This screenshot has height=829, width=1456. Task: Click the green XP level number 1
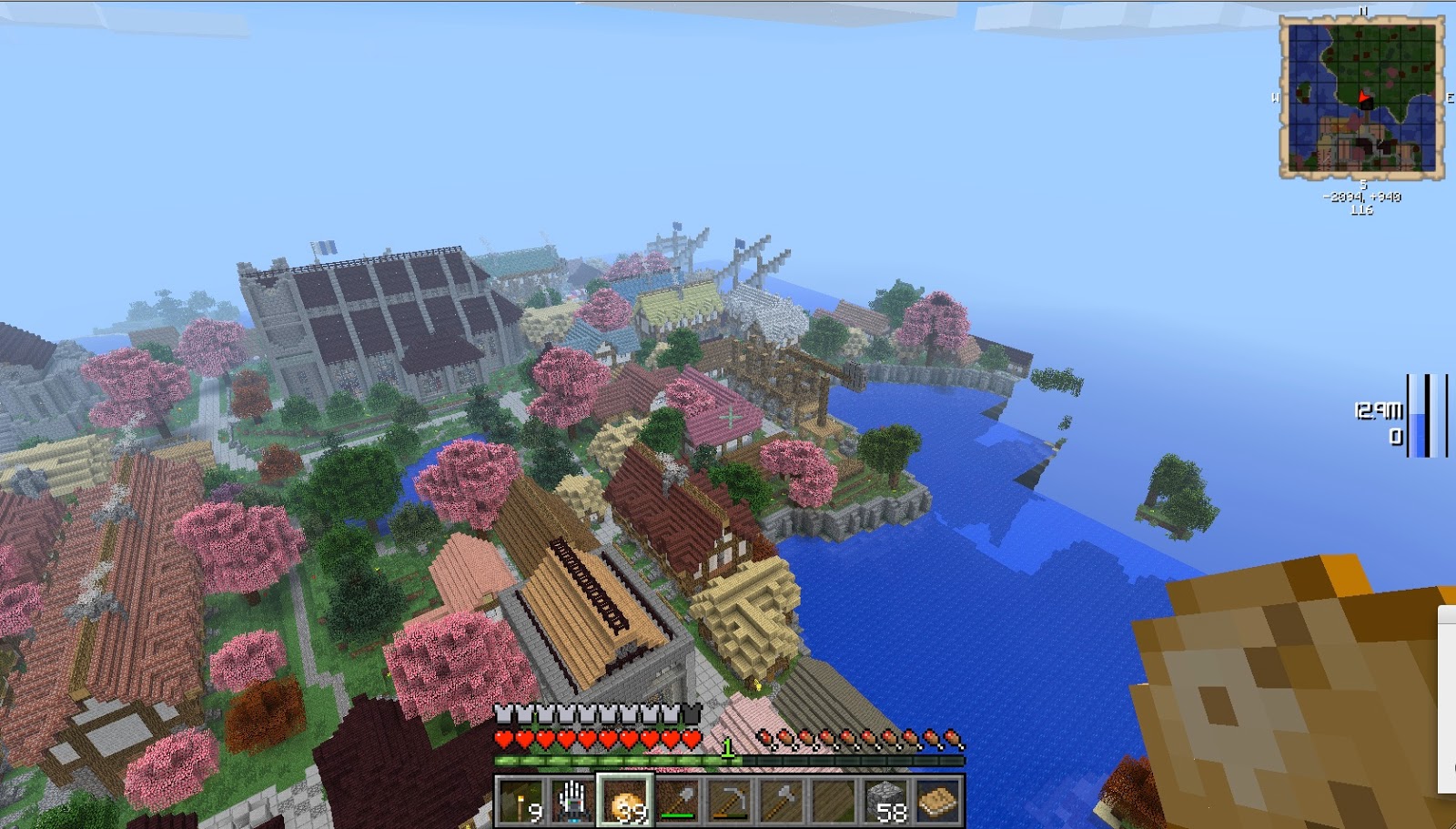728,745
